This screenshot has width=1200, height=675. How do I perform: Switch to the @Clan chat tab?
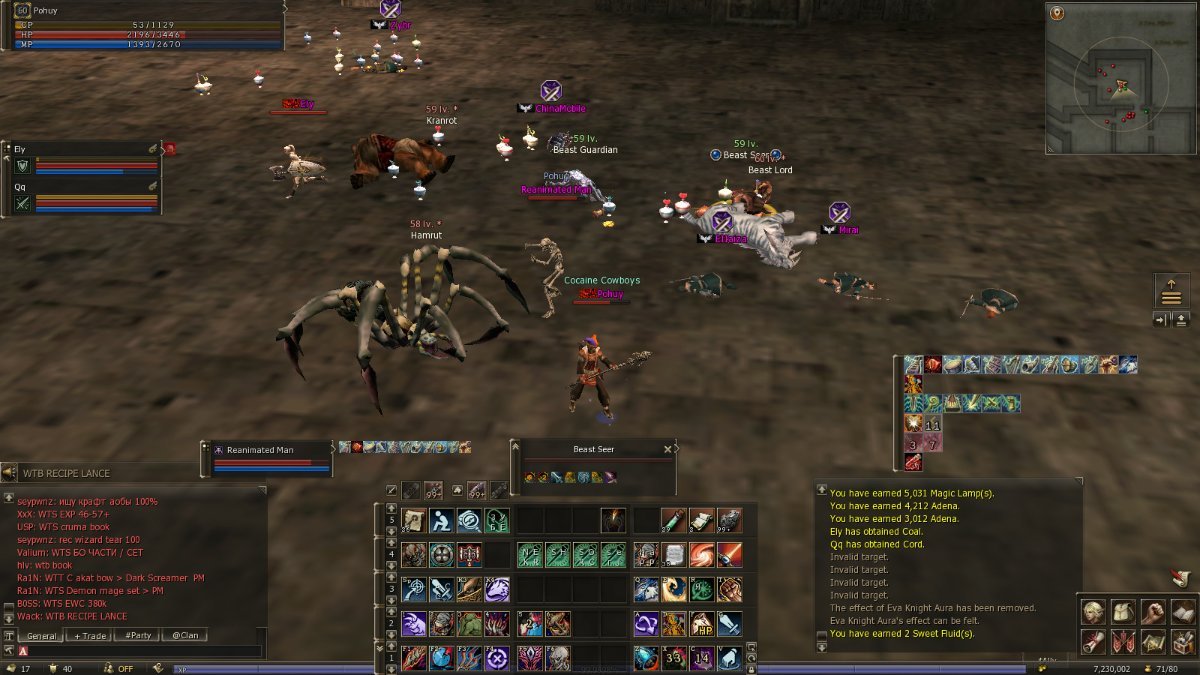point(183,636)
